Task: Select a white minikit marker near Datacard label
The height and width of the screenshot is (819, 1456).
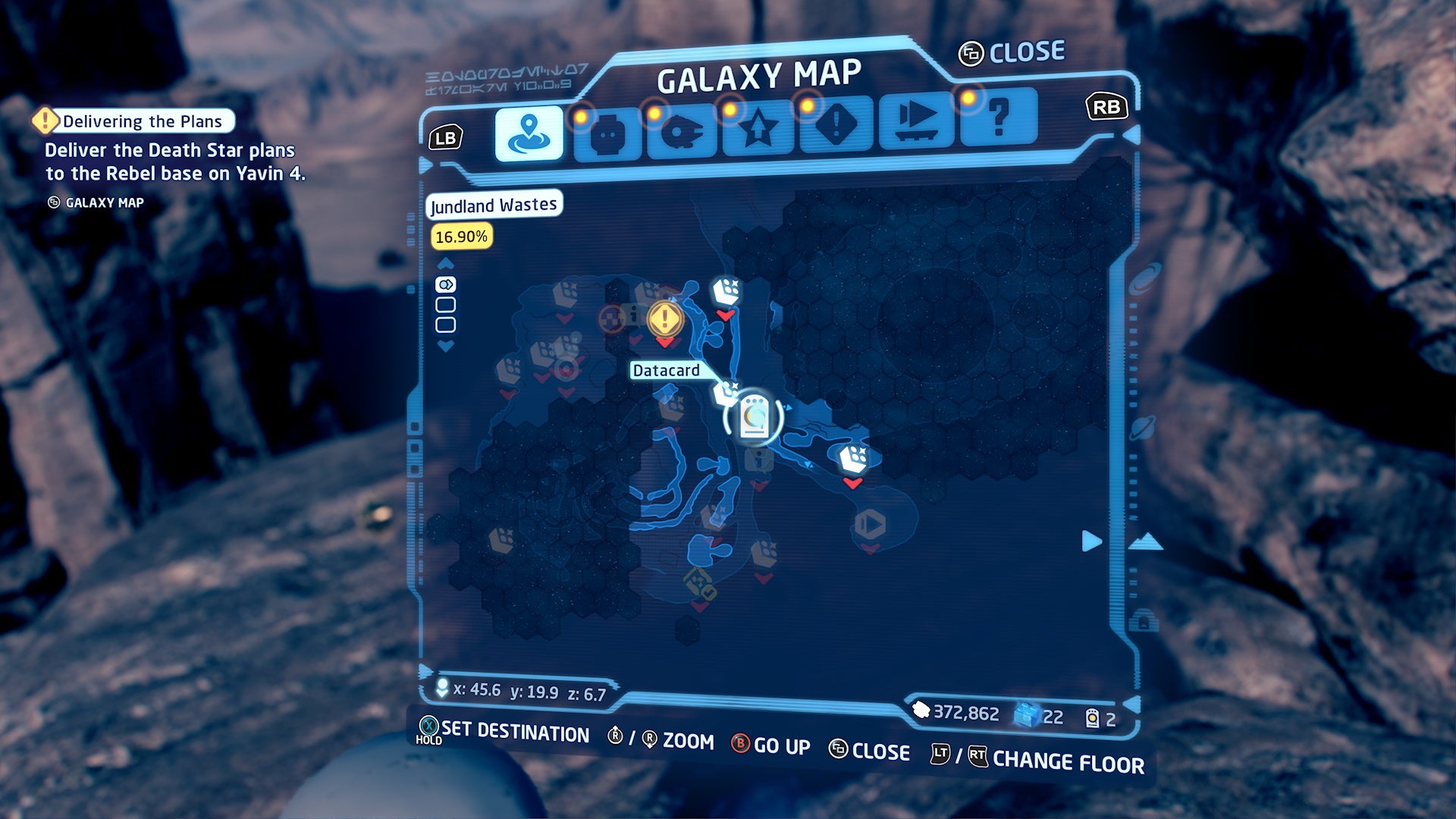Action: pyautogui.click(x=726, y=391)
